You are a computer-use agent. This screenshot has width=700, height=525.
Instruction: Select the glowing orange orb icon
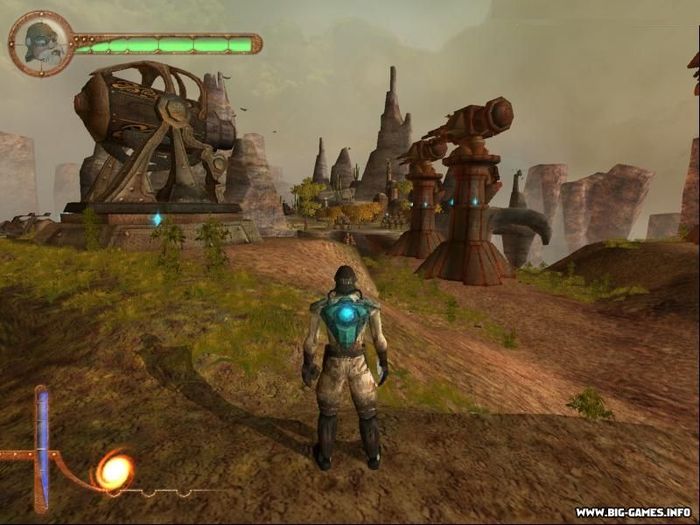(114, 470)
